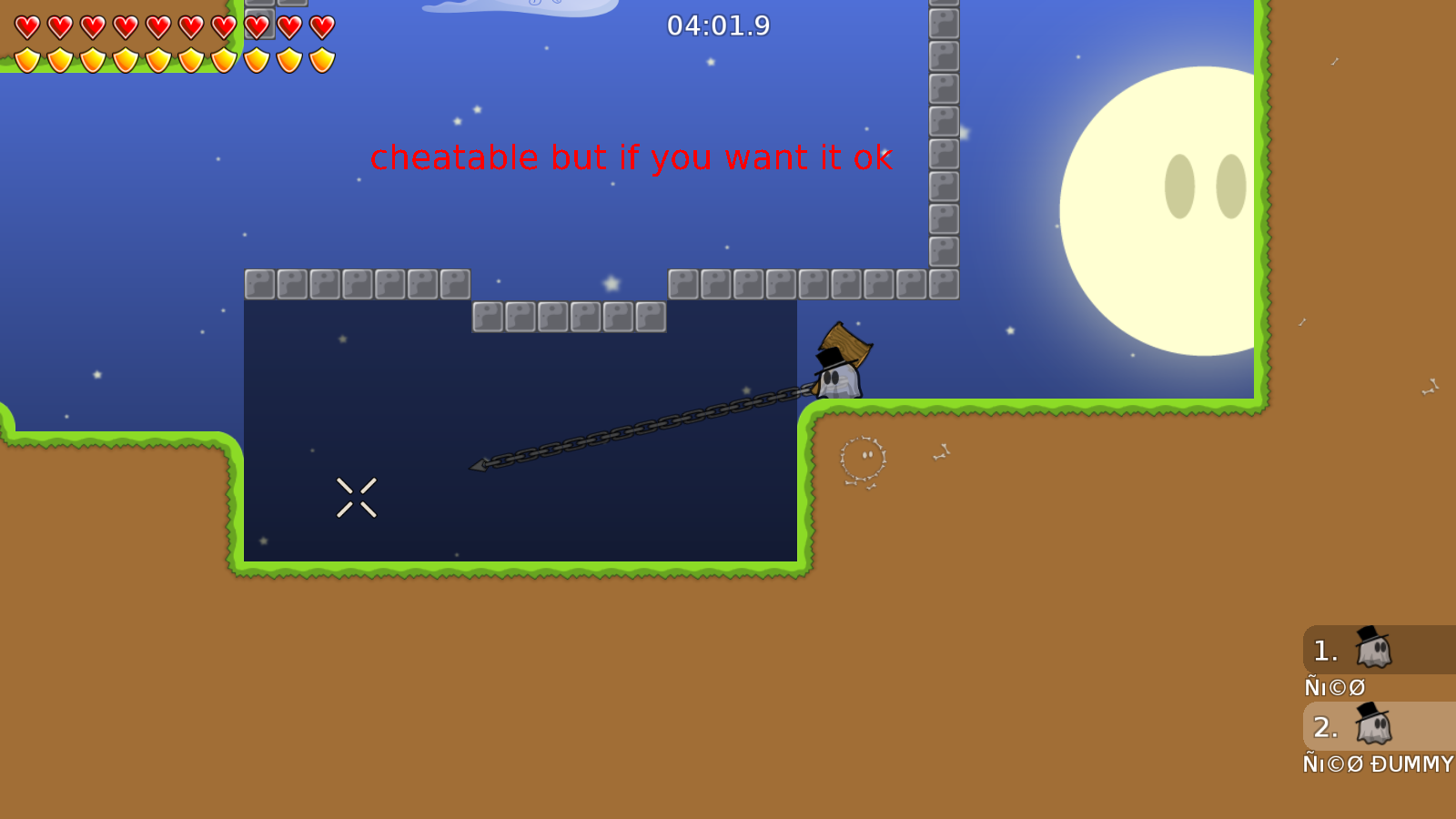Click the red broadcast text about cheatable
Screen dimensions: 1456x819
[x=632, y=157]
